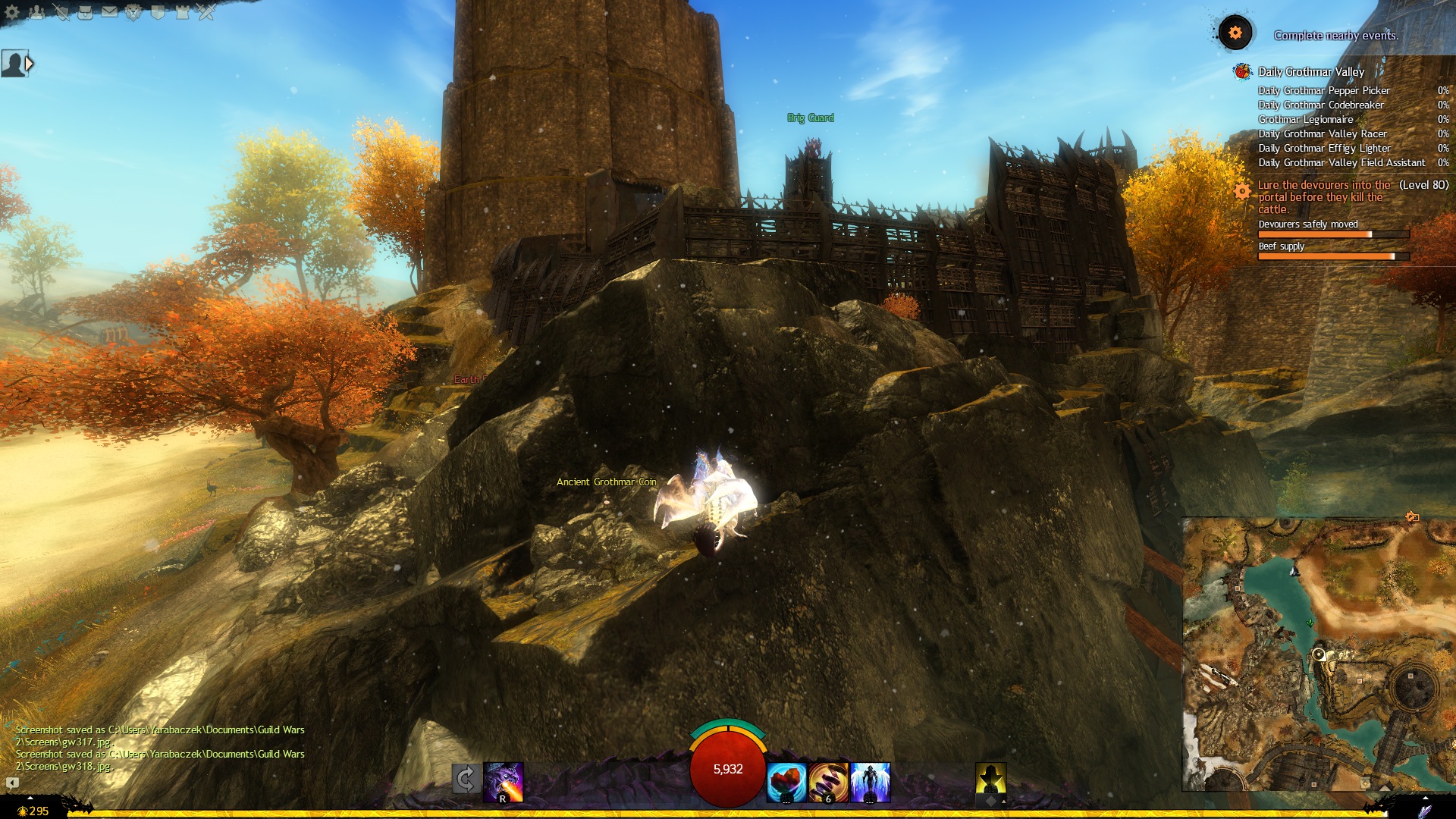
Task: Select the Grothmar Legionnaire objective
Action: 1306,119
